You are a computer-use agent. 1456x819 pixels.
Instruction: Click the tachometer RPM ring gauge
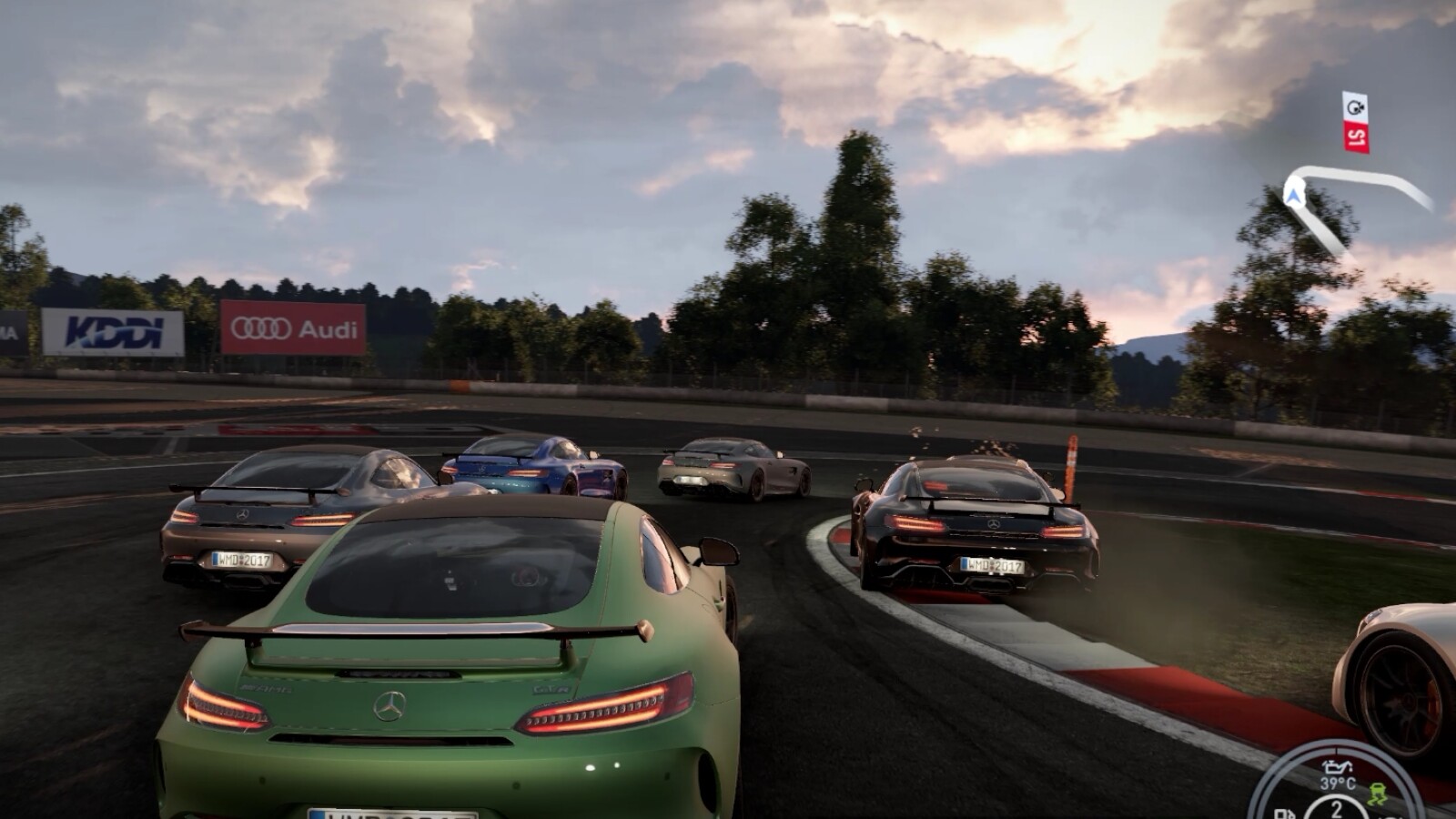click(1334, 746)
